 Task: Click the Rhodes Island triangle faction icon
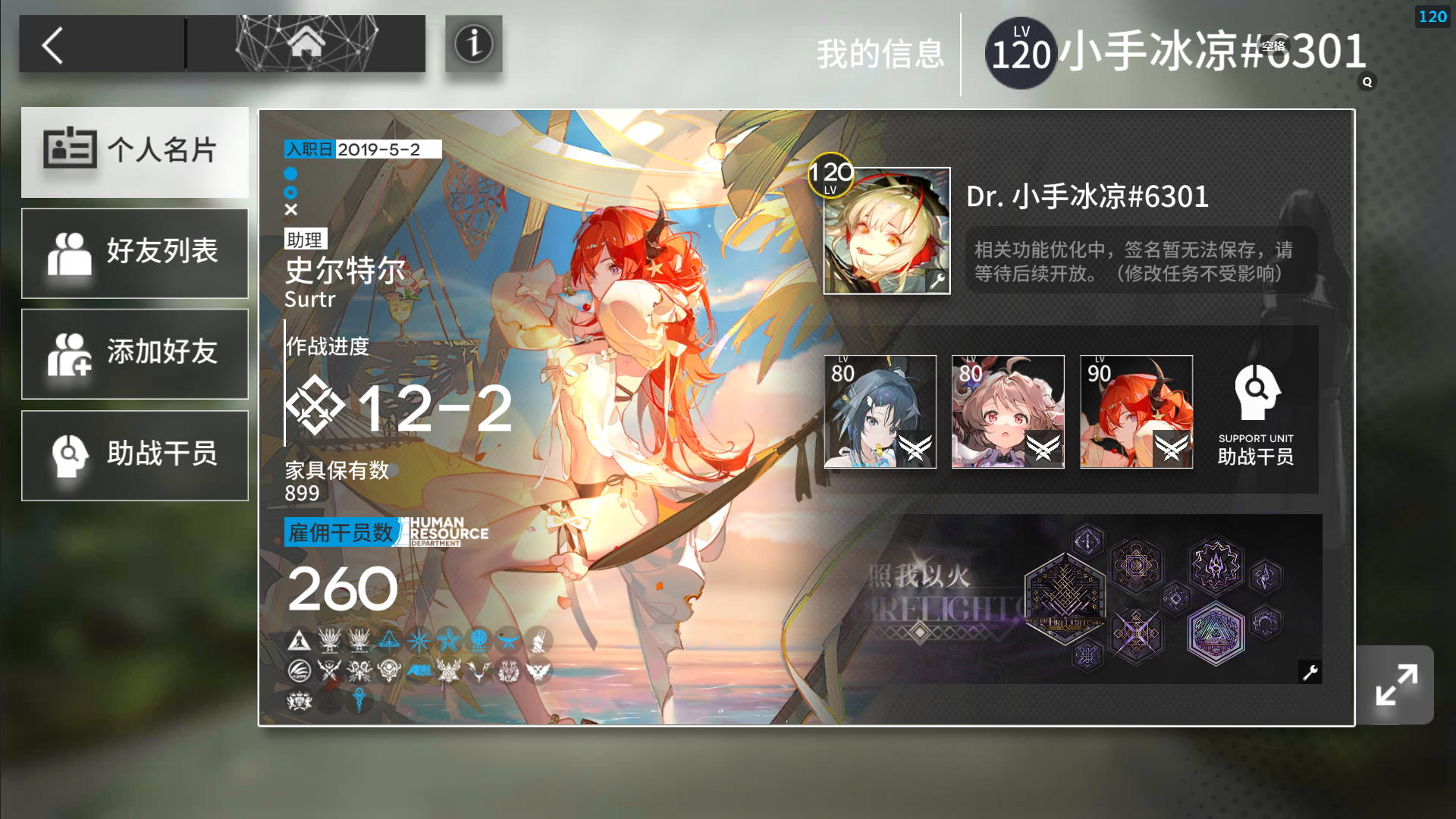[299, 640]
